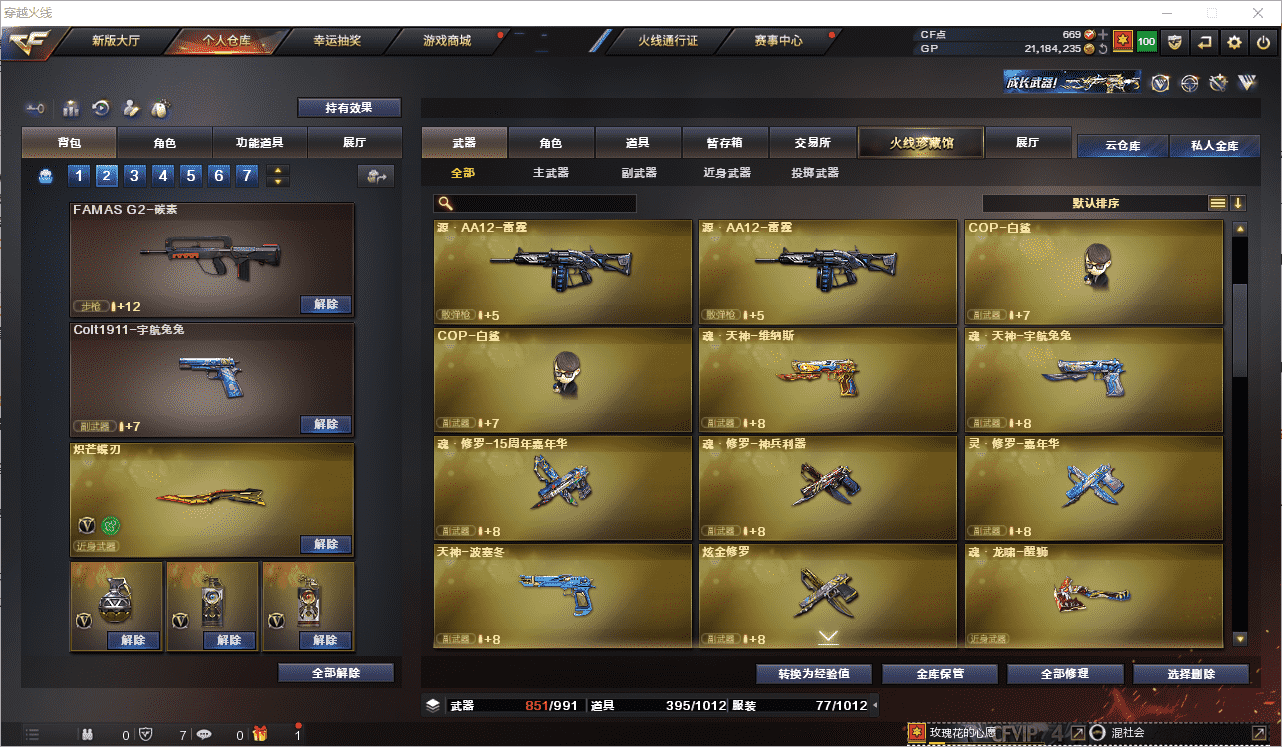This screenshot has height=747, width=1282.
Task: Click the 持有效果 button
Action: 349,108
